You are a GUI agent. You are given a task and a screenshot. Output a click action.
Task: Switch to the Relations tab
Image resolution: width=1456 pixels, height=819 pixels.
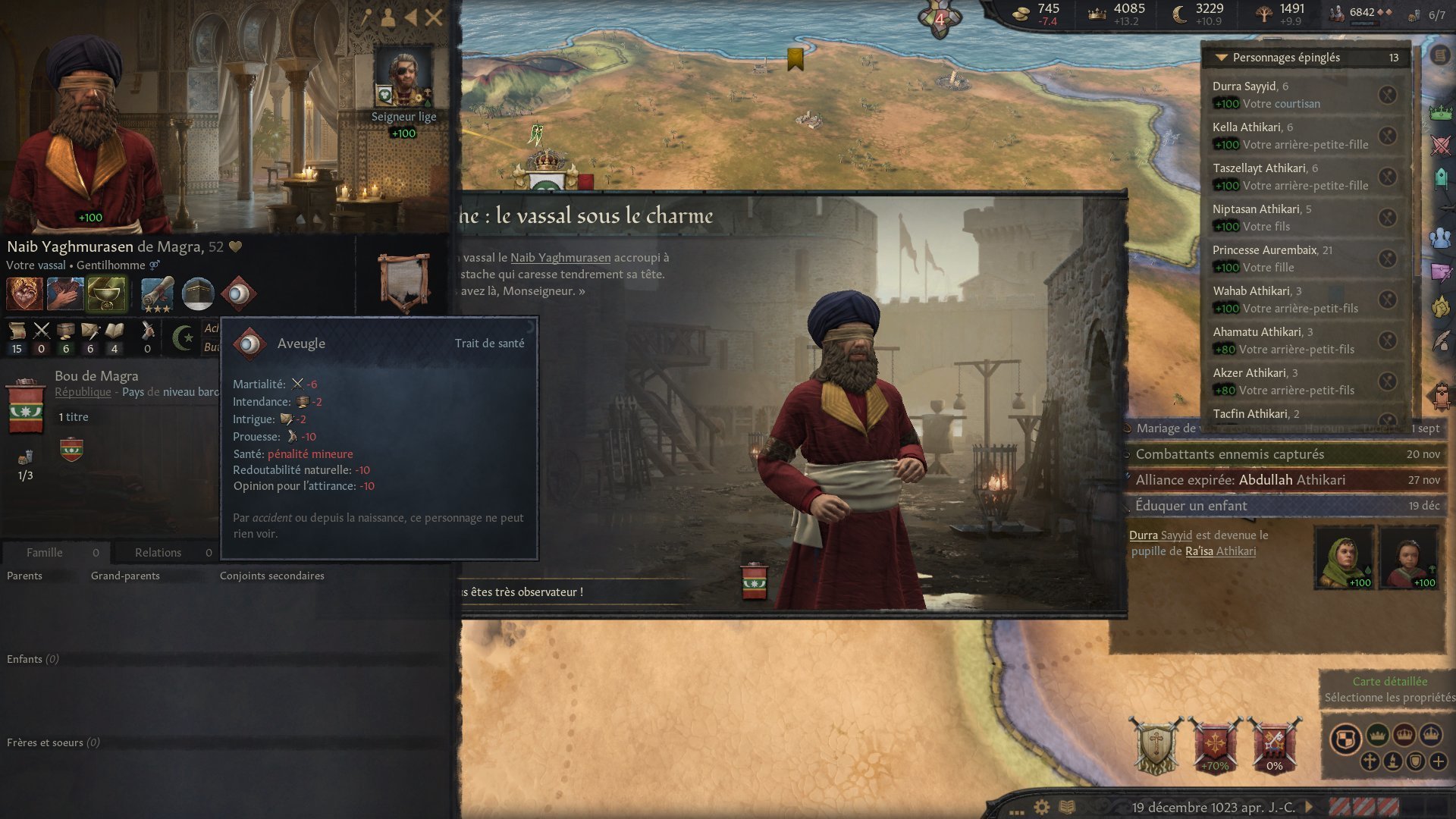(158, 553)
